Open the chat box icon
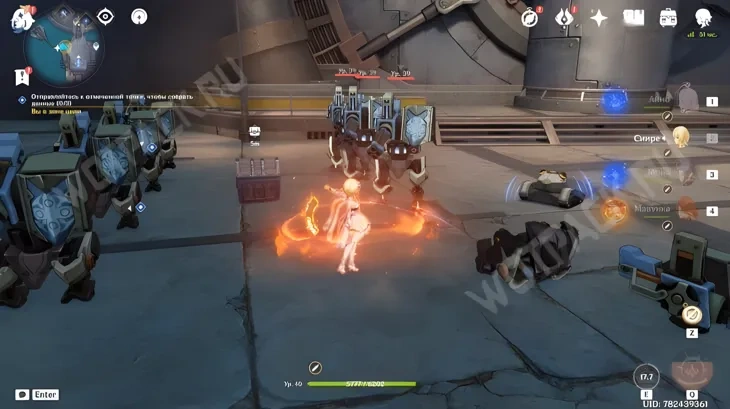730x409 pixels. (x=22, y=394)
